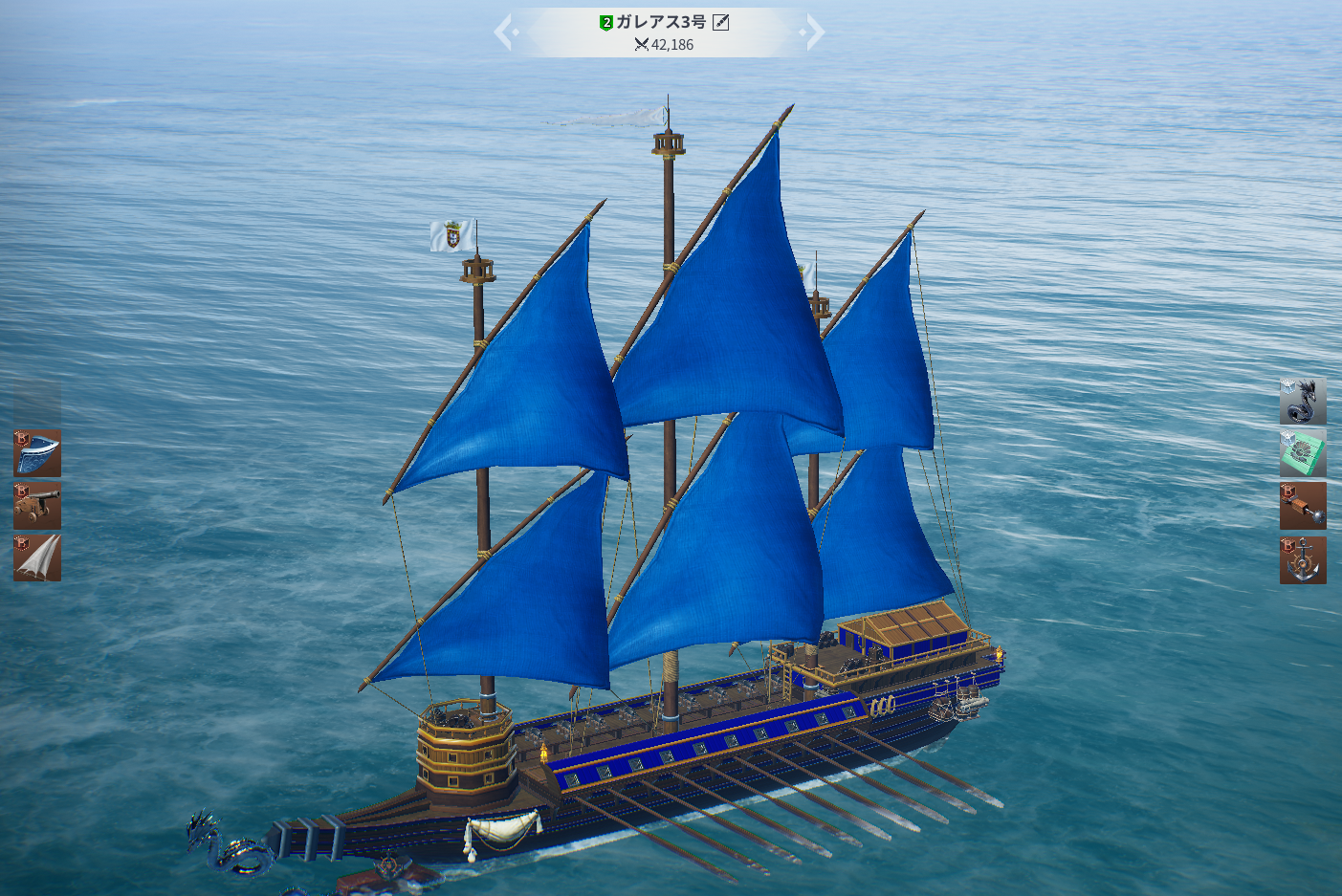This screenshot has width=1342, height=896.
Task: Select the white sail equipment slot
Action: pos(37,558)
